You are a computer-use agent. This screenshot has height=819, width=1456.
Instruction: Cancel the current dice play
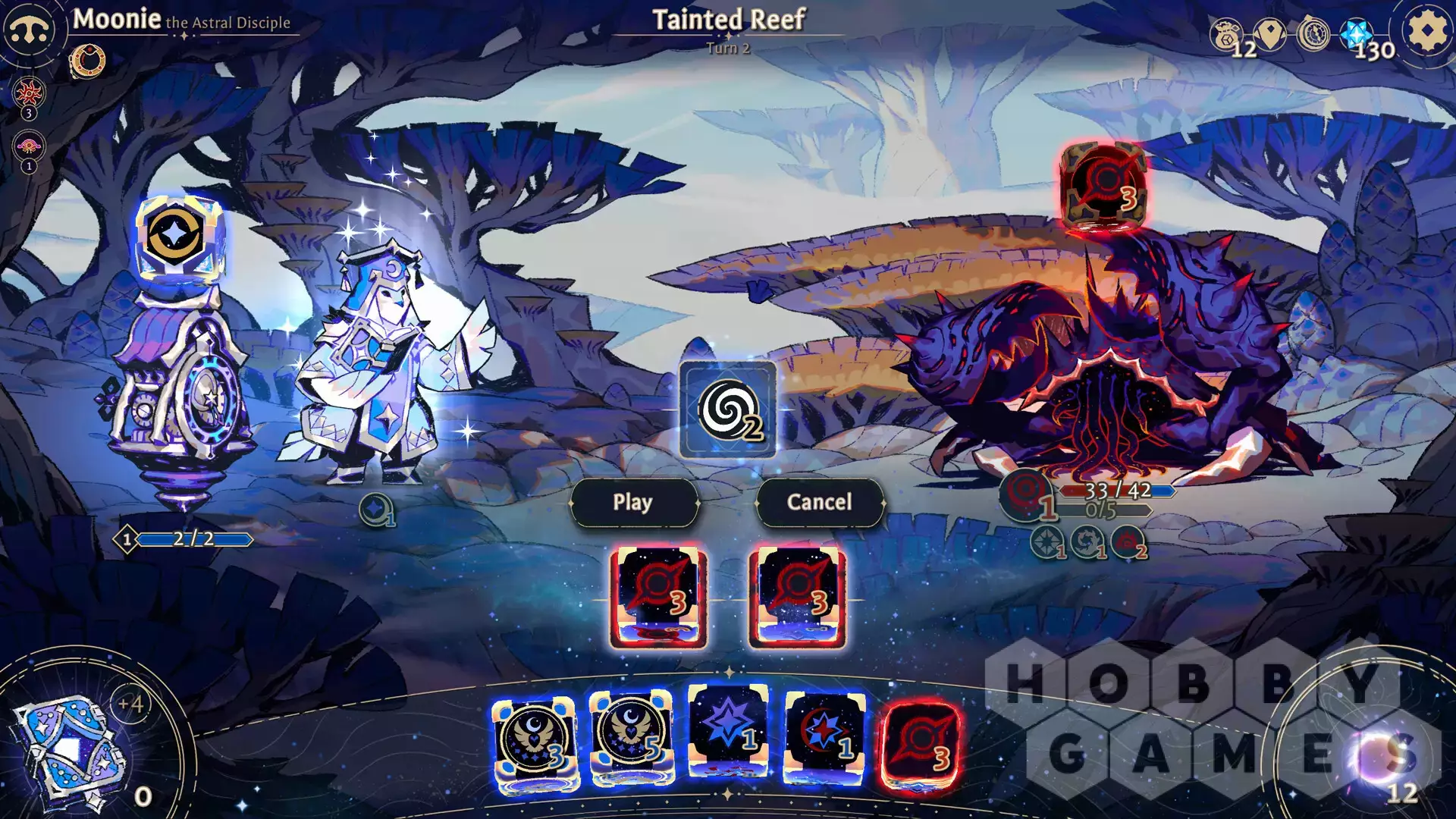[x=819, y=502]
